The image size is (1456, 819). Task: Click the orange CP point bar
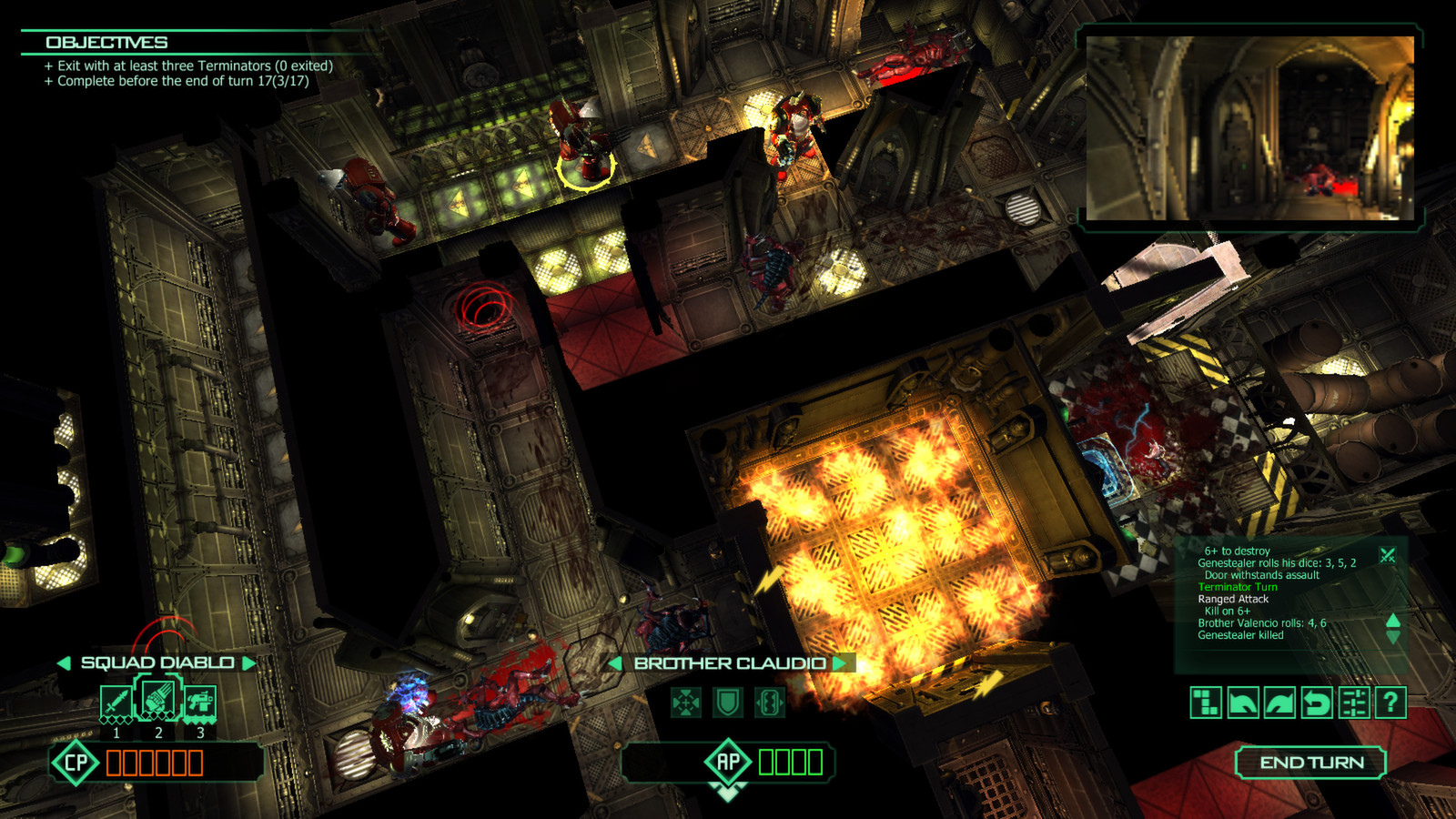(155, 763)
